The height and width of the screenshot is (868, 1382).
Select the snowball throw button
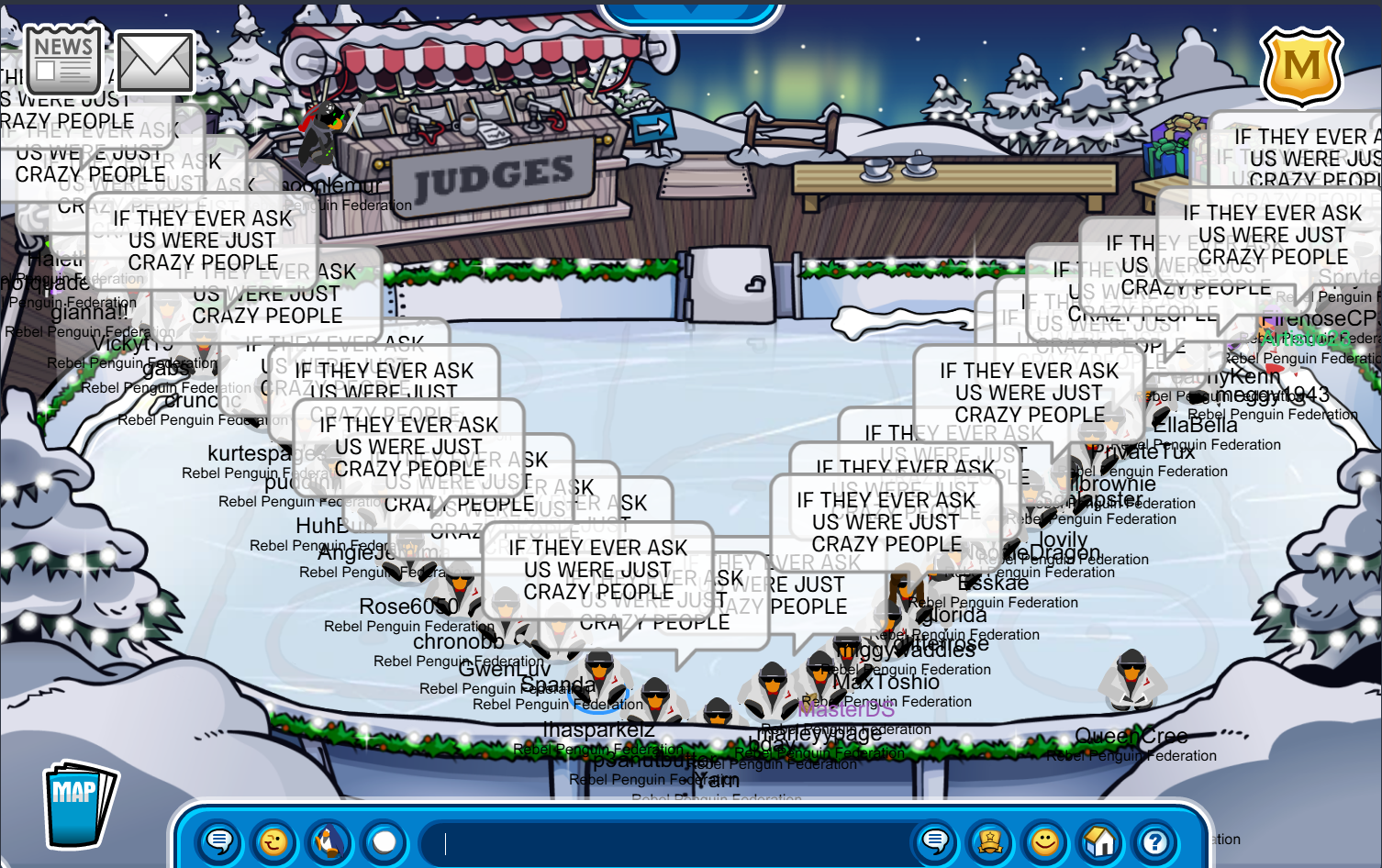(x=385, y=841)
